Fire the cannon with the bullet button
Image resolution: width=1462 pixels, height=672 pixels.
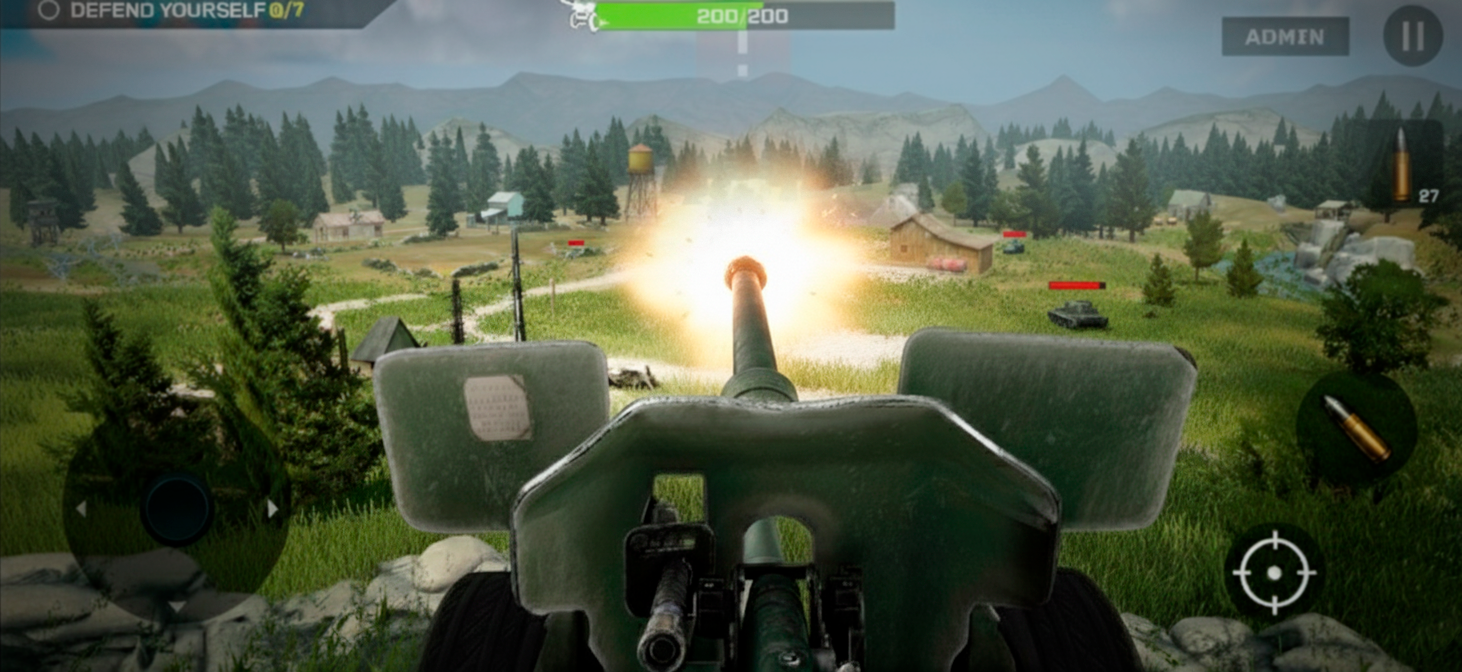(1356, 429)
